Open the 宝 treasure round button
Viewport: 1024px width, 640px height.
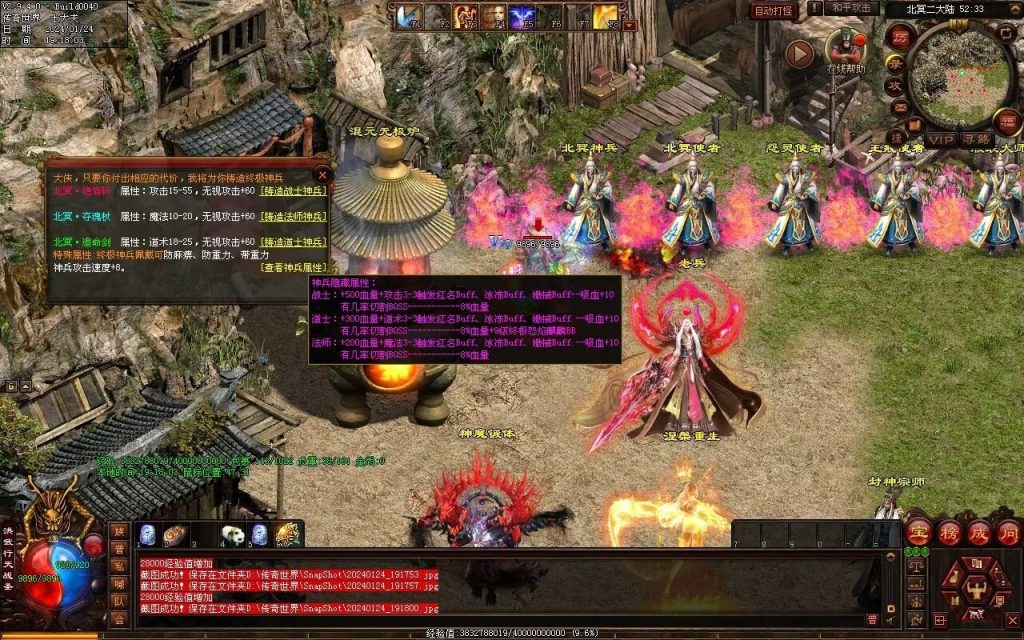(919, 531)
